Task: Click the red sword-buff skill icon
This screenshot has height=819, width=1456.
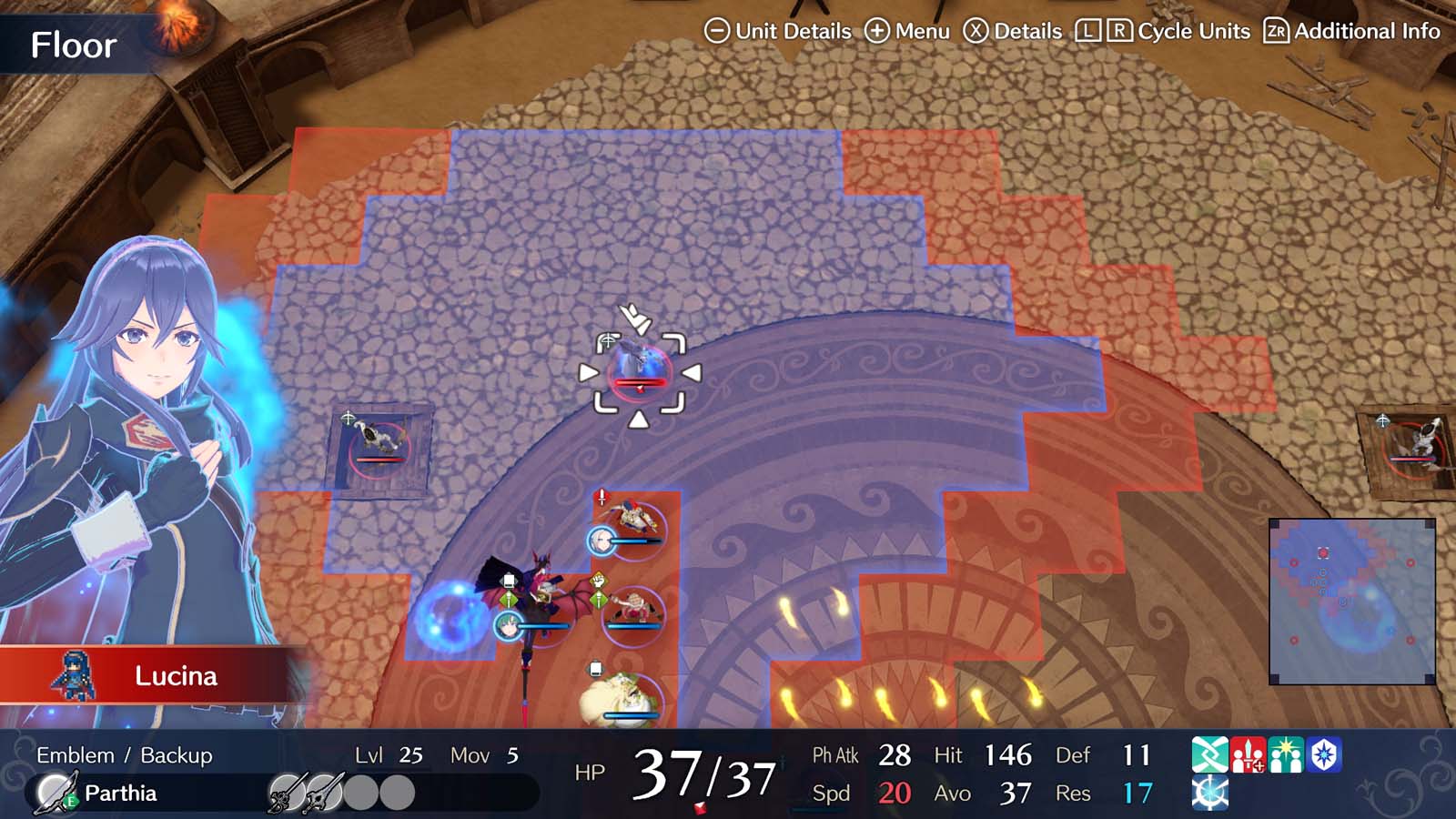Action: point(1249,753)
